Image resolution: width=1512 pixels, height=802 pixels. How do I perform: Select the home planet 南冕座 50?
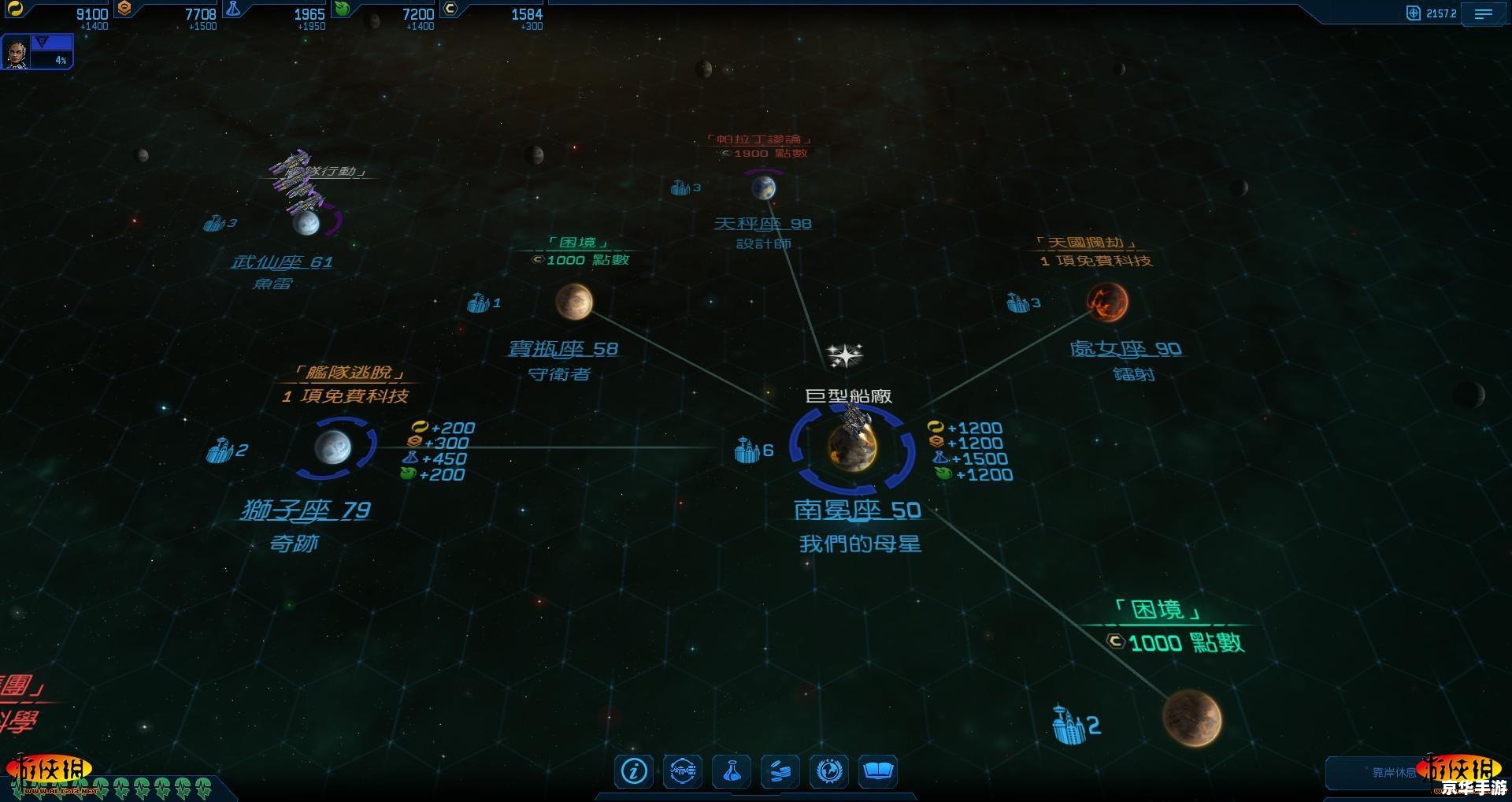(852, 447)
